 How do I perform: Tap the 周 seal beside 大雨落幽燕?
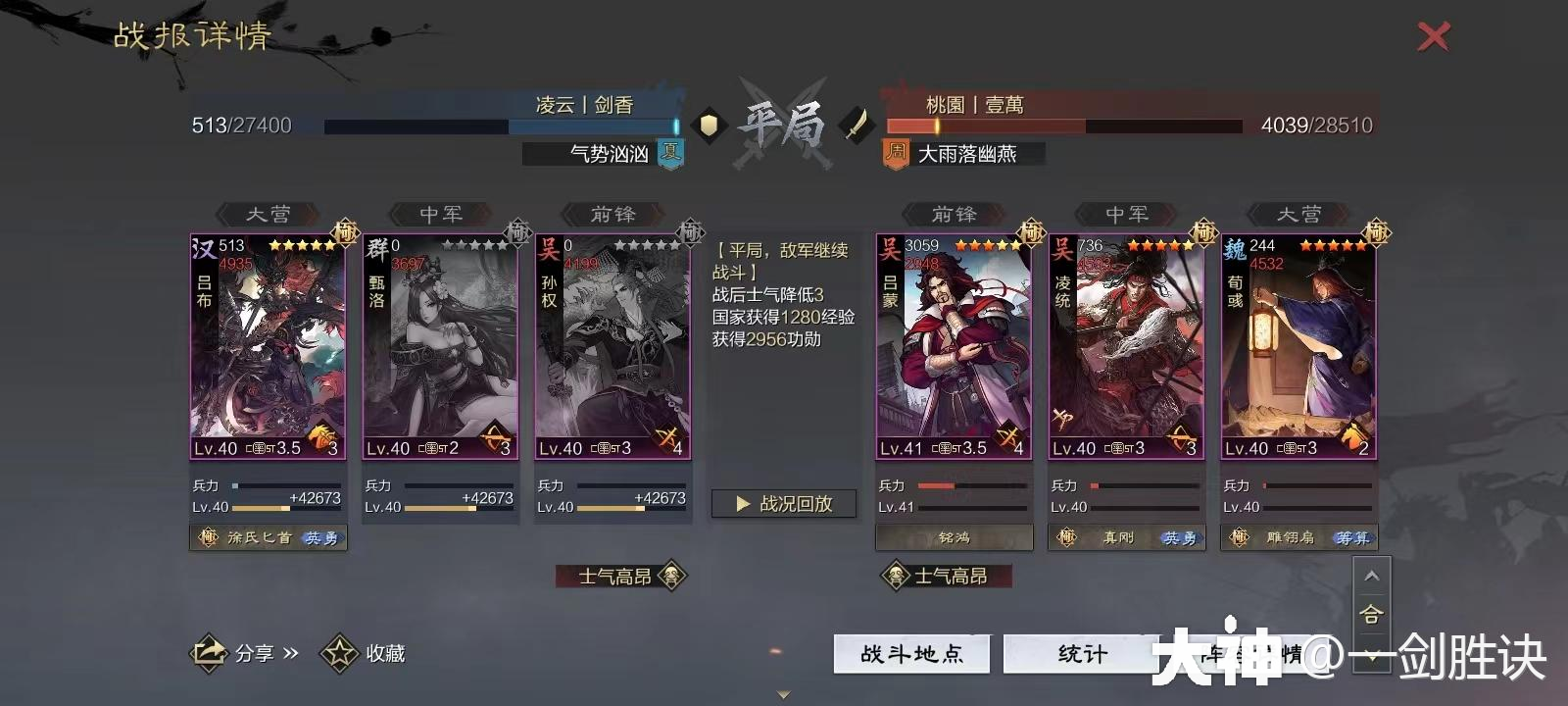(894, 153)
